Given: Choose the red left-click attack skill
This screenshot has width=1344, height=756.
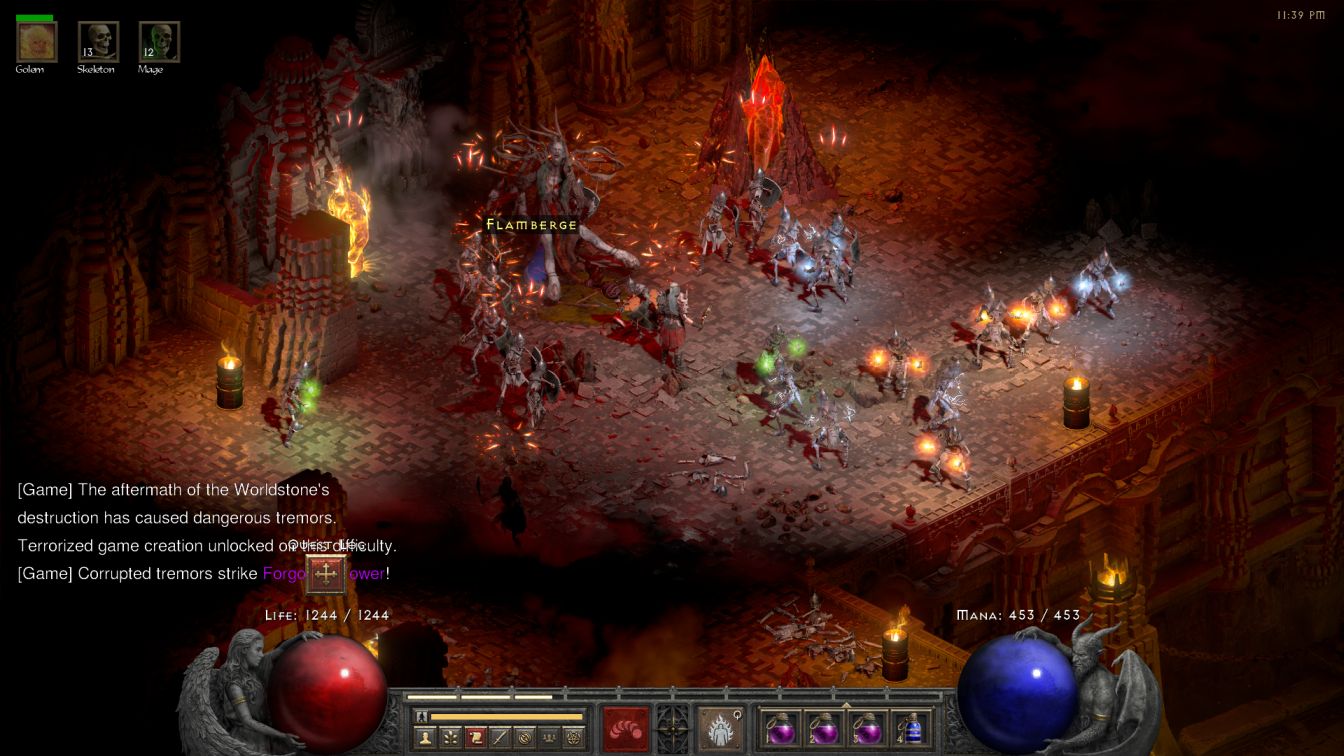Looking at the screenshot, I should (x=626, y=728).
